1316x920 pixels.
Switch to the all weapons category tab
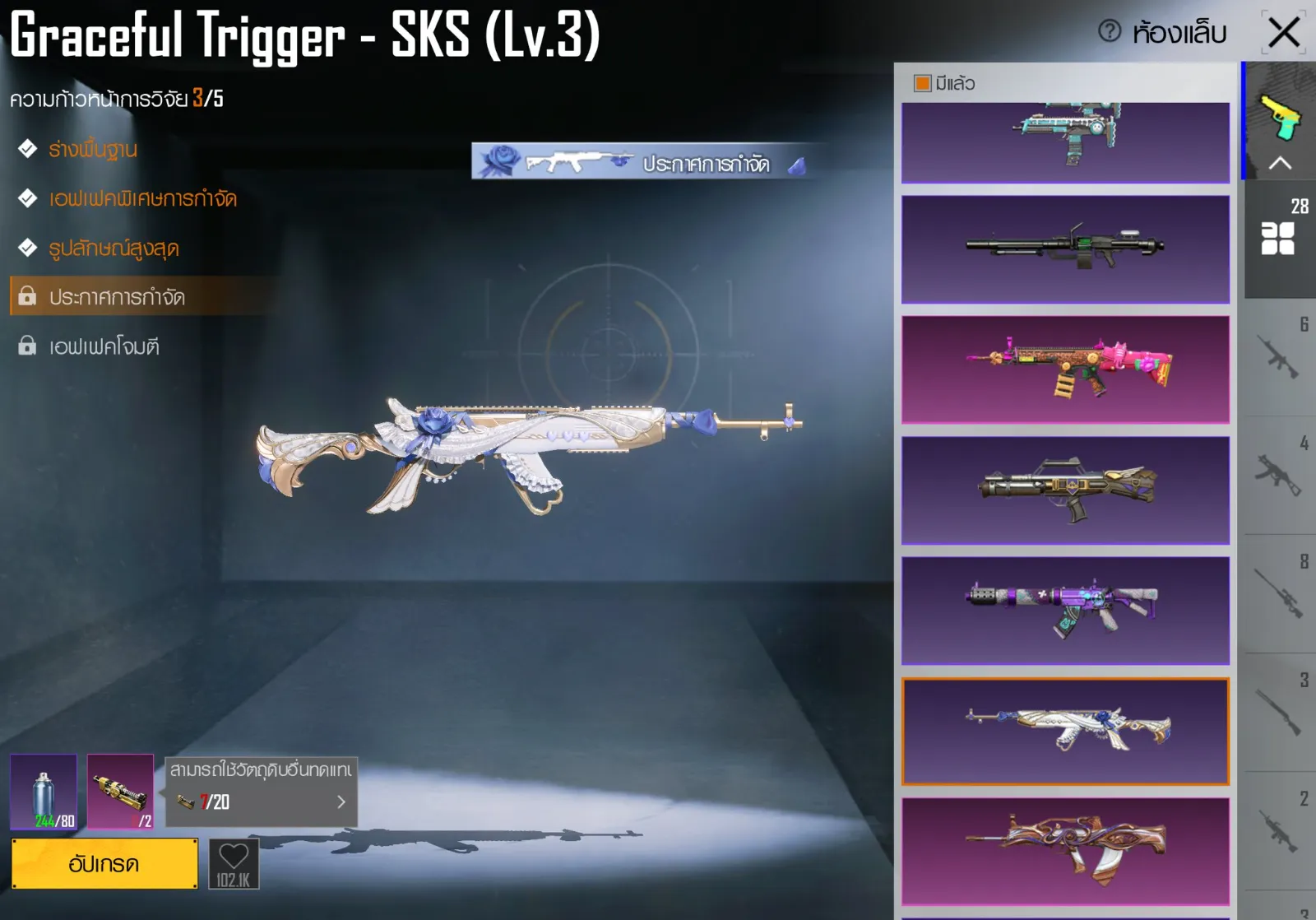pyautogui.click(x=1280, y=239)
